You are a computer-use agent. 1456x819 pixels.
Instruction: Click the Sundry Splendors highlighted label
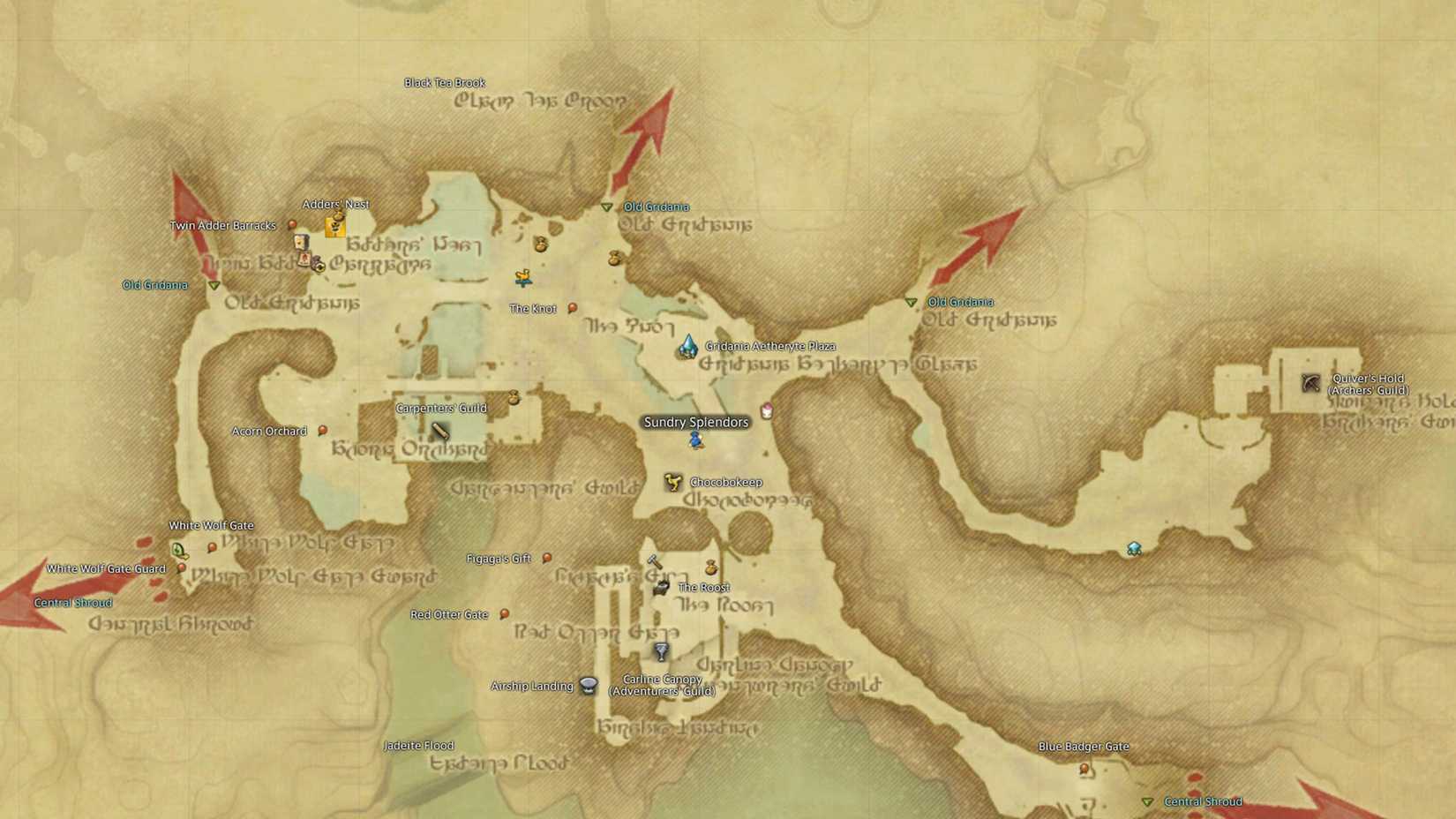(697, 423)
